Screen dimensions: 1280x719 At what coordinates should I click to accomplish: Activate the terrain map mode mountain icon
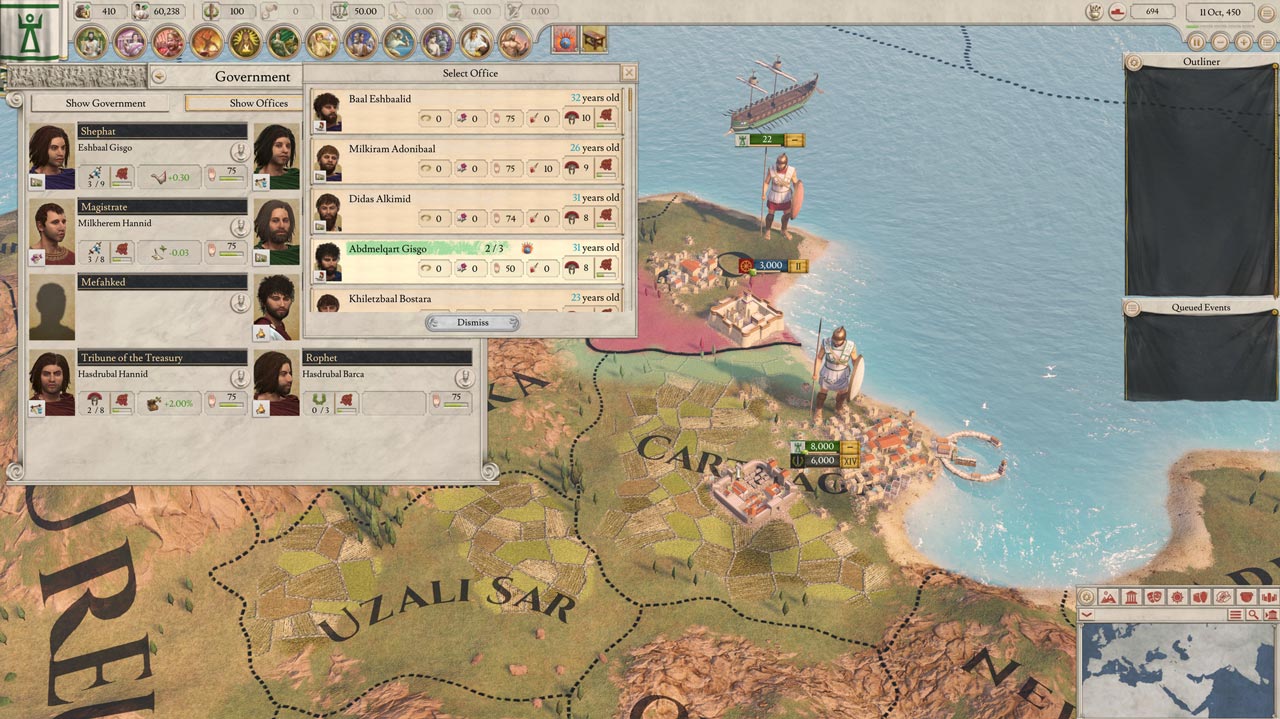click(1108, 597)
